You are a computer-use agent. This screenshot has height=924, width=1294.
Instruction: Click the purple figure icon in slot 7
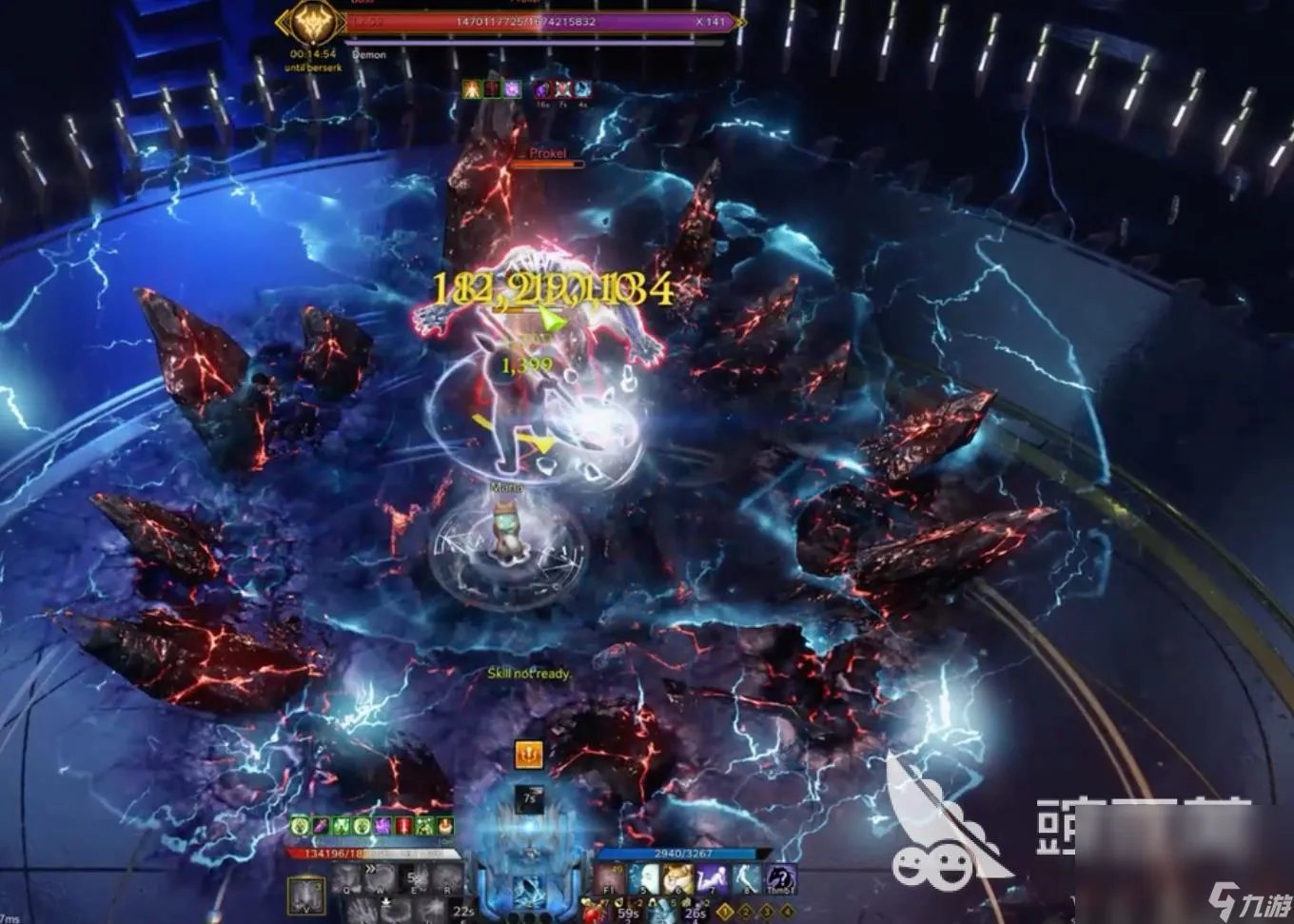click(712, 880)
